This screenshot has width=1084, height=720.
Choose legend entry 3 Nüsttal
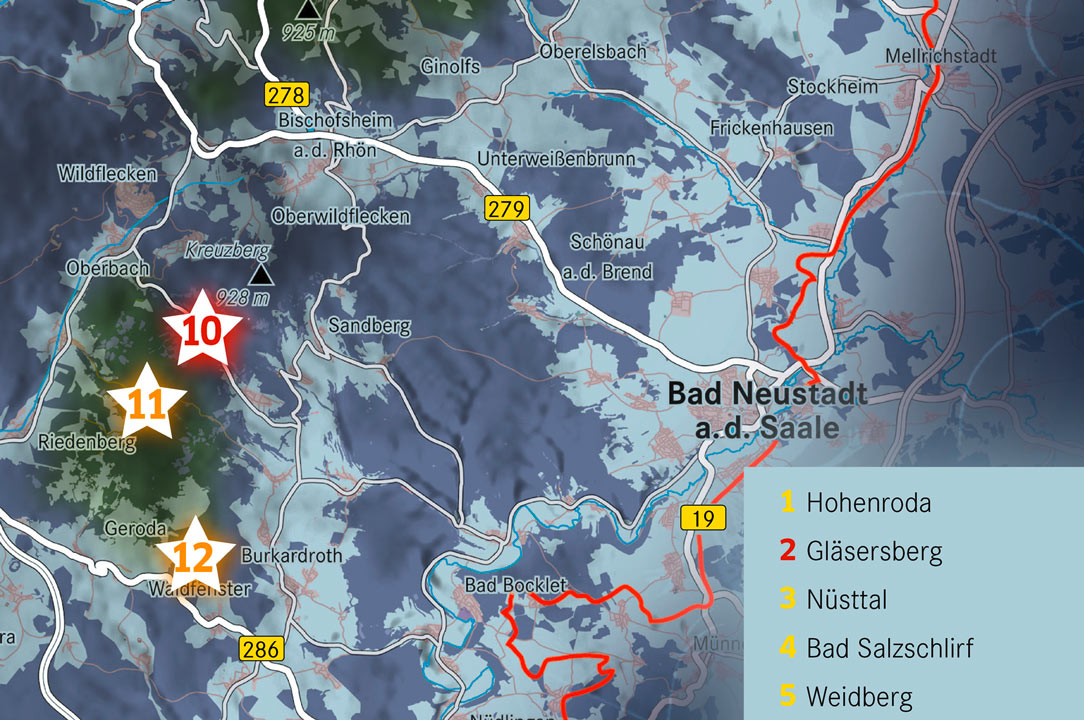(834, 599)
